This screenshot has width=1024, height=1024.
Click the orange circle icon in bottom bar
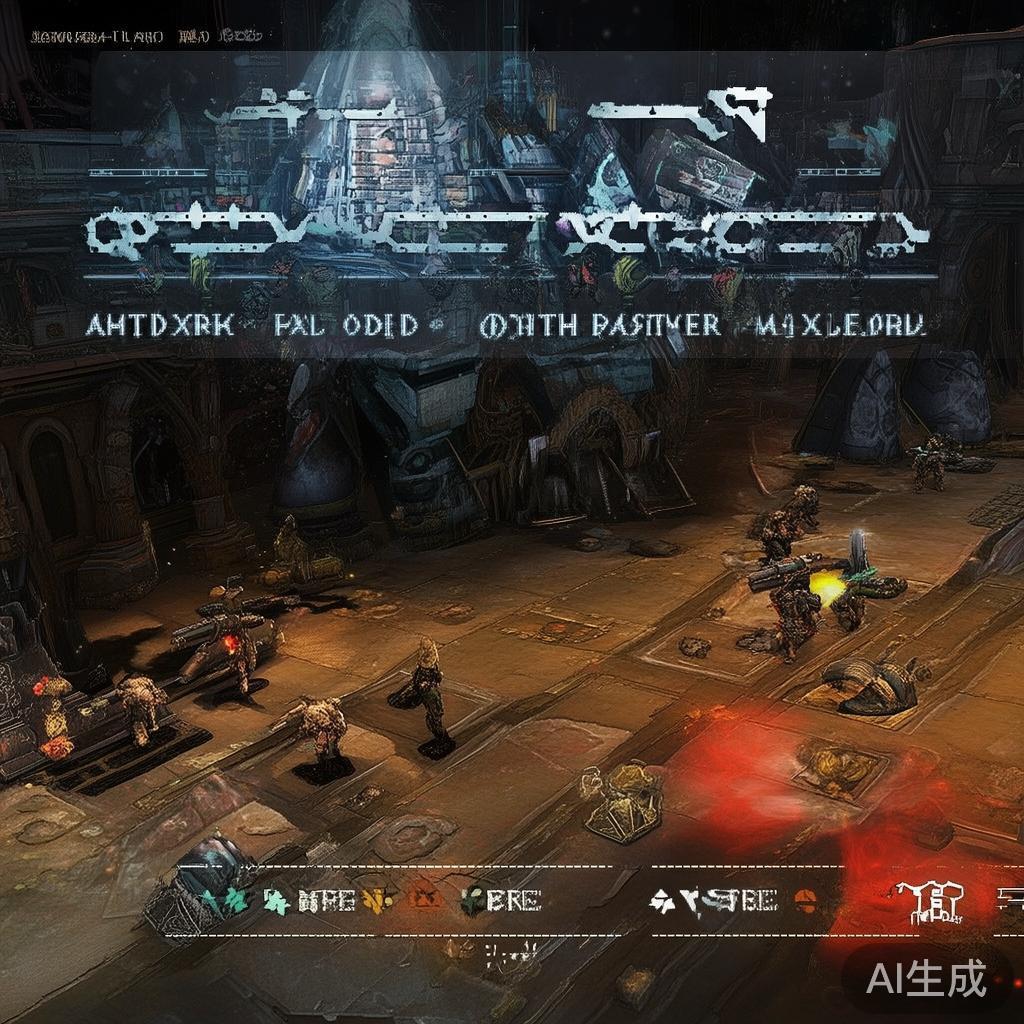[803, 900]
